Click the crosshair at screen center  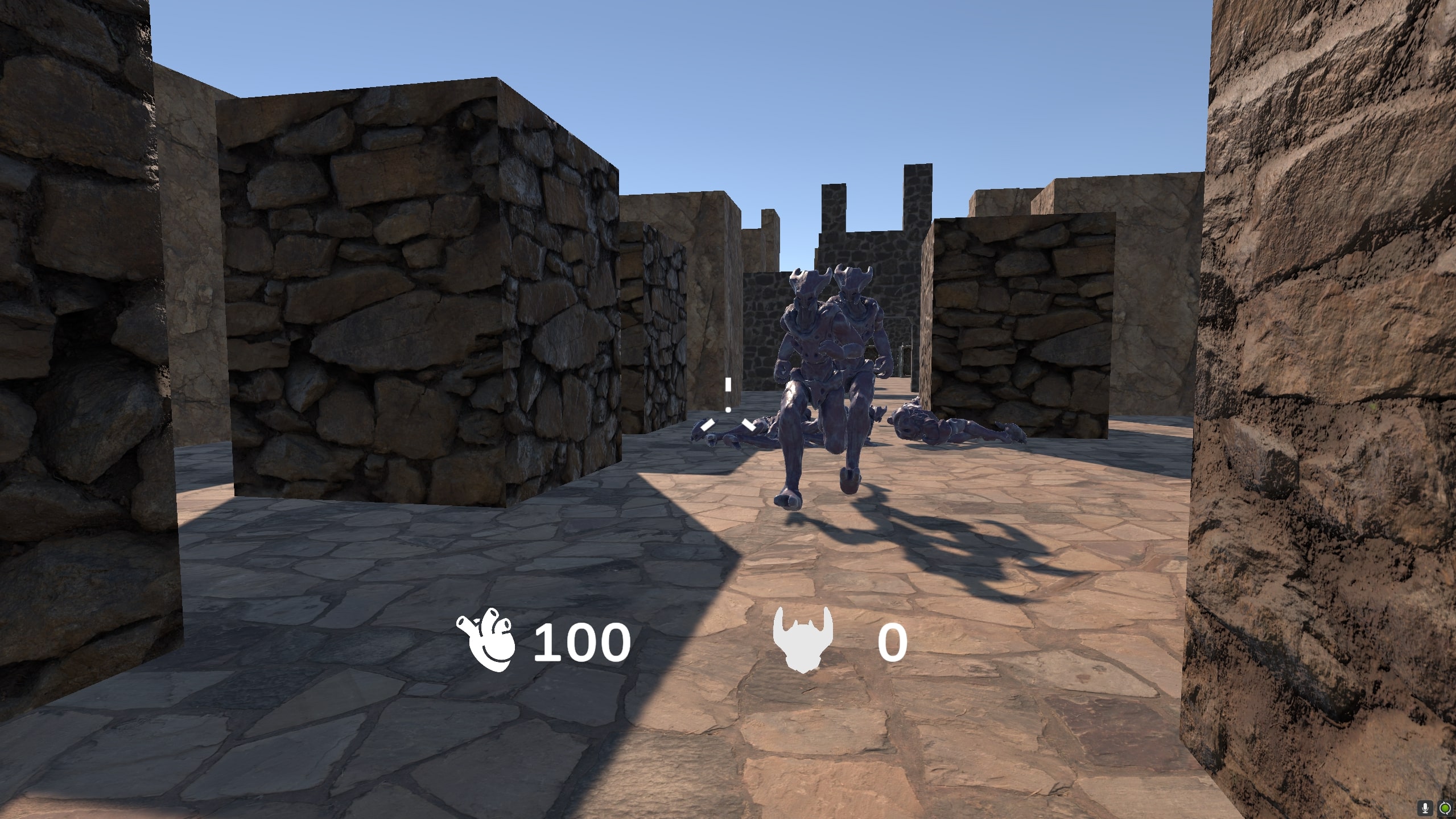[728, 410]
